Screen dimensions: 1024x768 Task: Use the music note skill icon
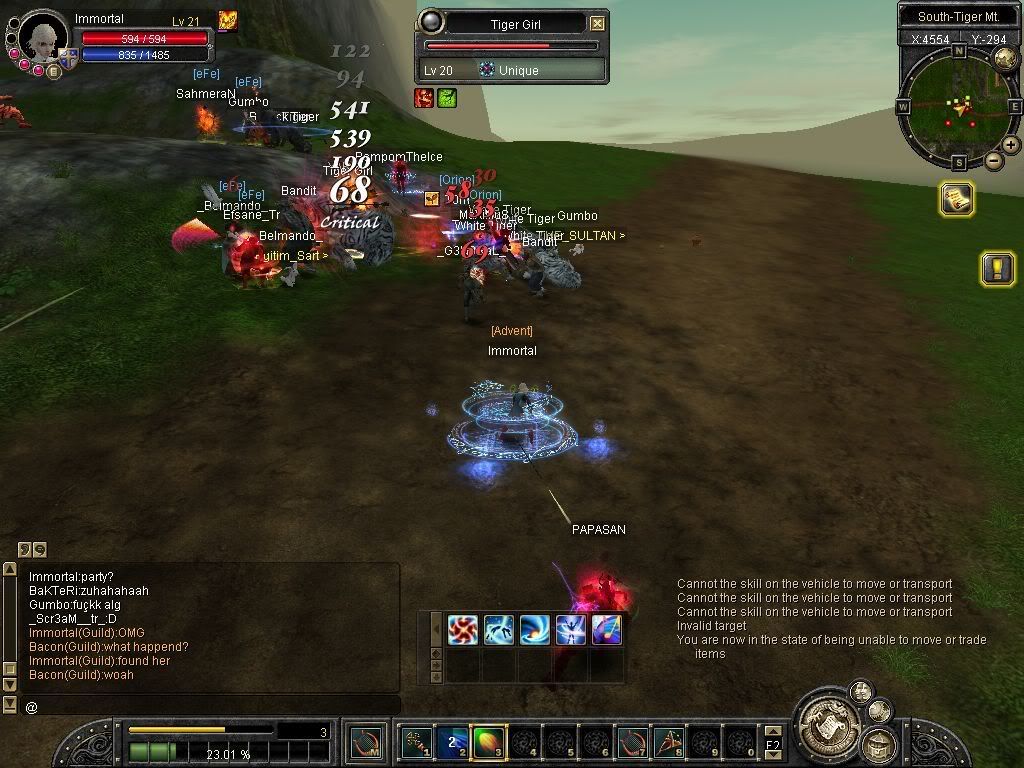point(606,630)
